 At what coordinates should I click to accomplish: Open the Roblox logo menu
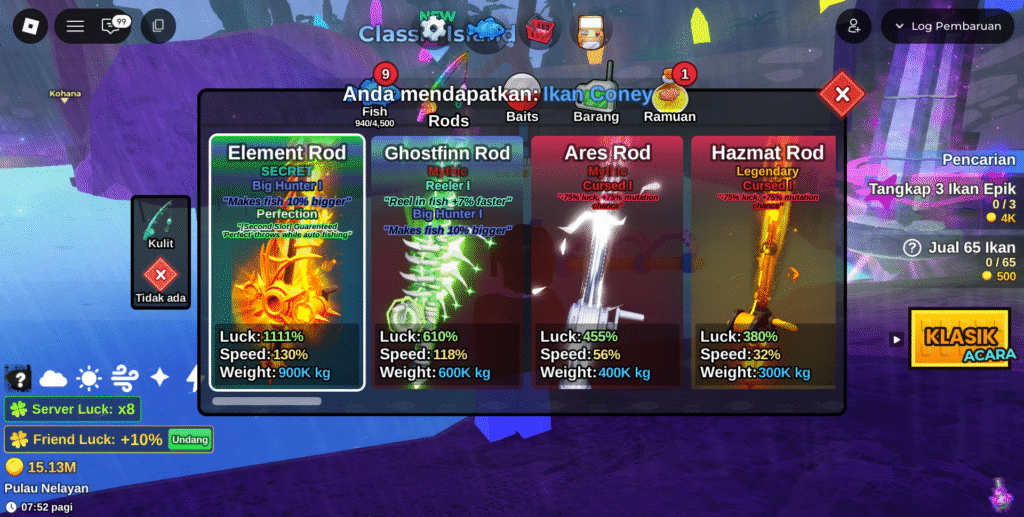click(x=30, y=26)
